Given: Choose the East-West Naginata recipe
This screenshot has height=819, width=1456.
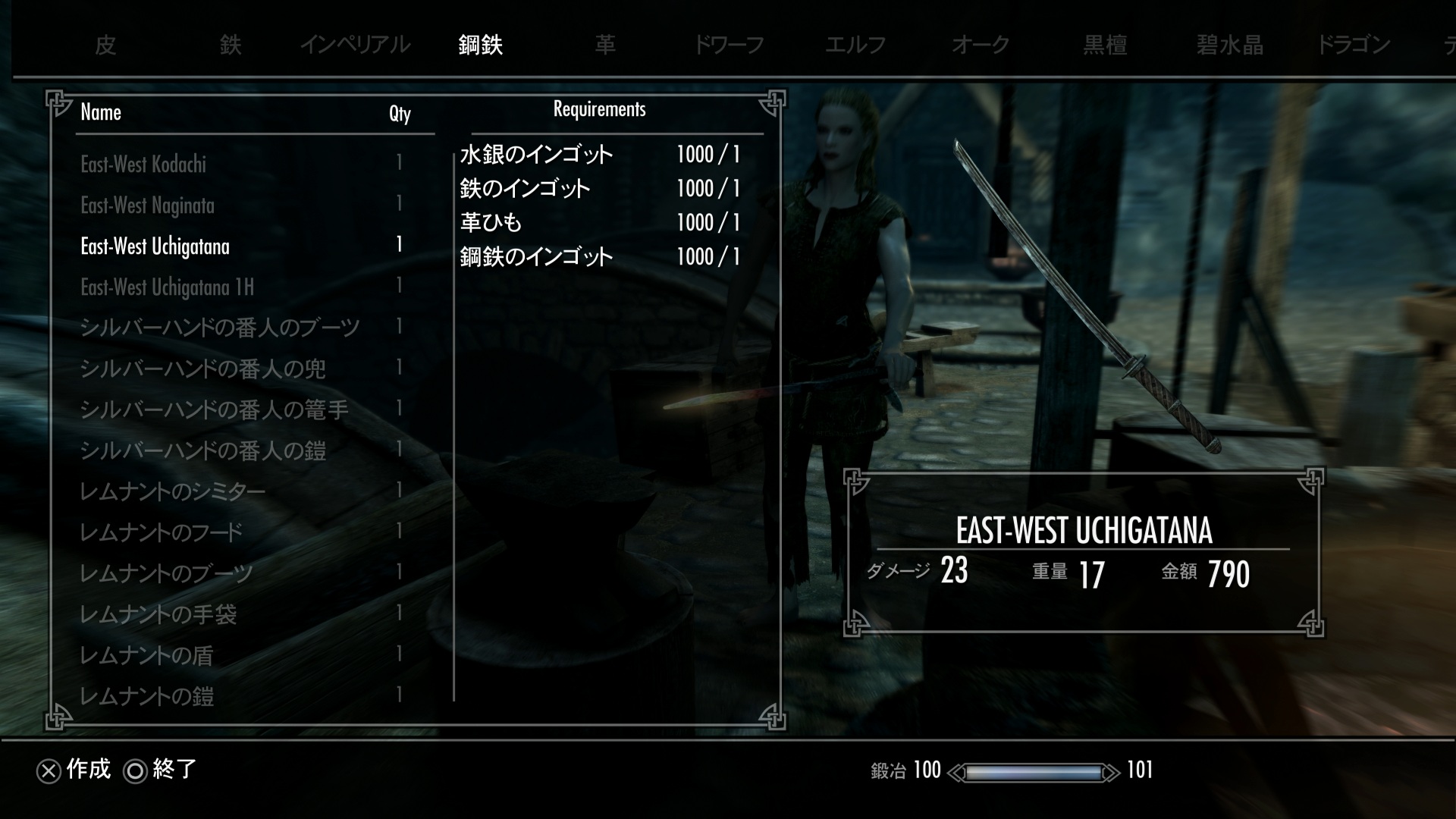Looking at the screenshot, I should (147, 206).
